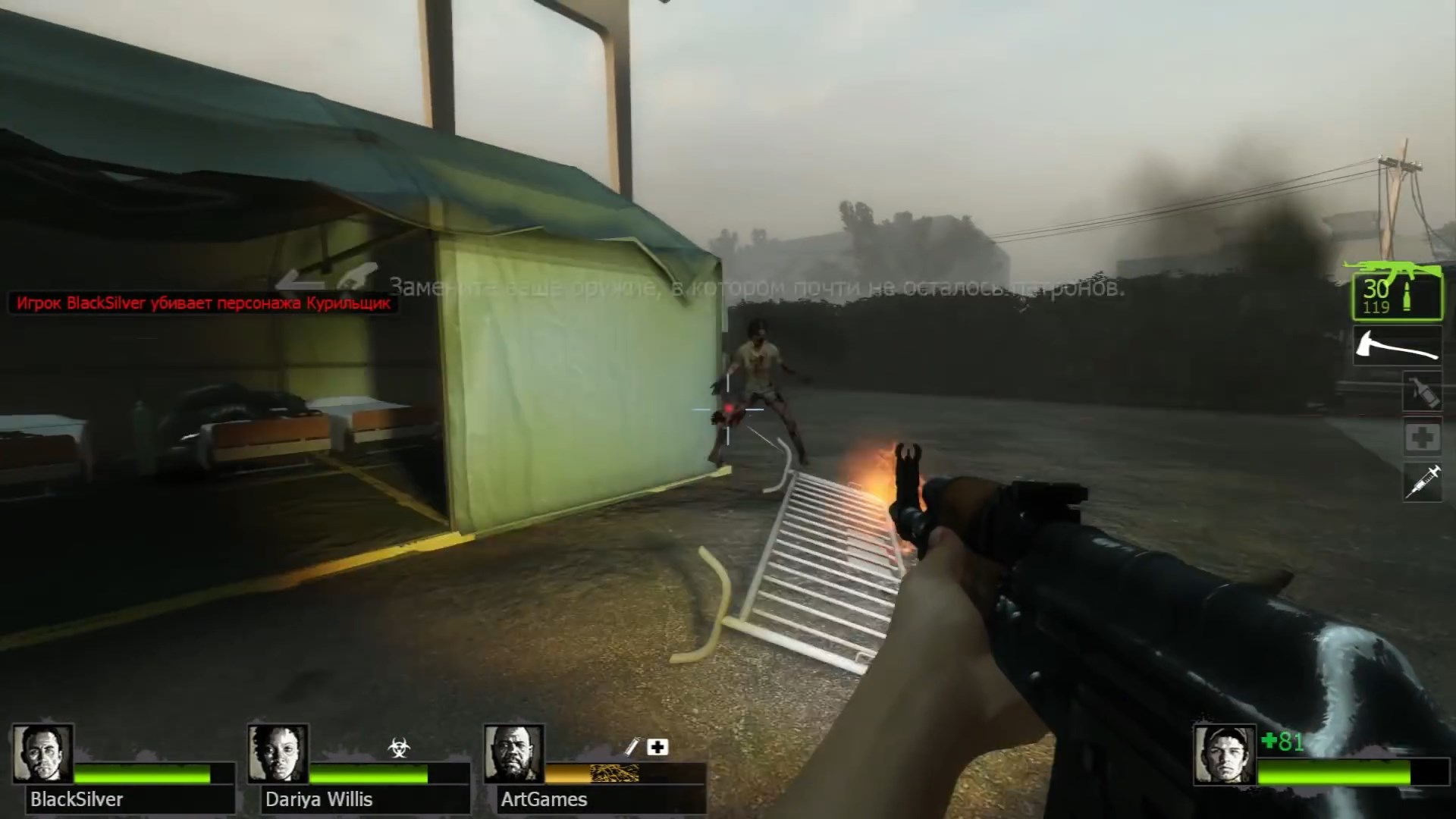Select the ArtGames name label

tap(543, 799)
